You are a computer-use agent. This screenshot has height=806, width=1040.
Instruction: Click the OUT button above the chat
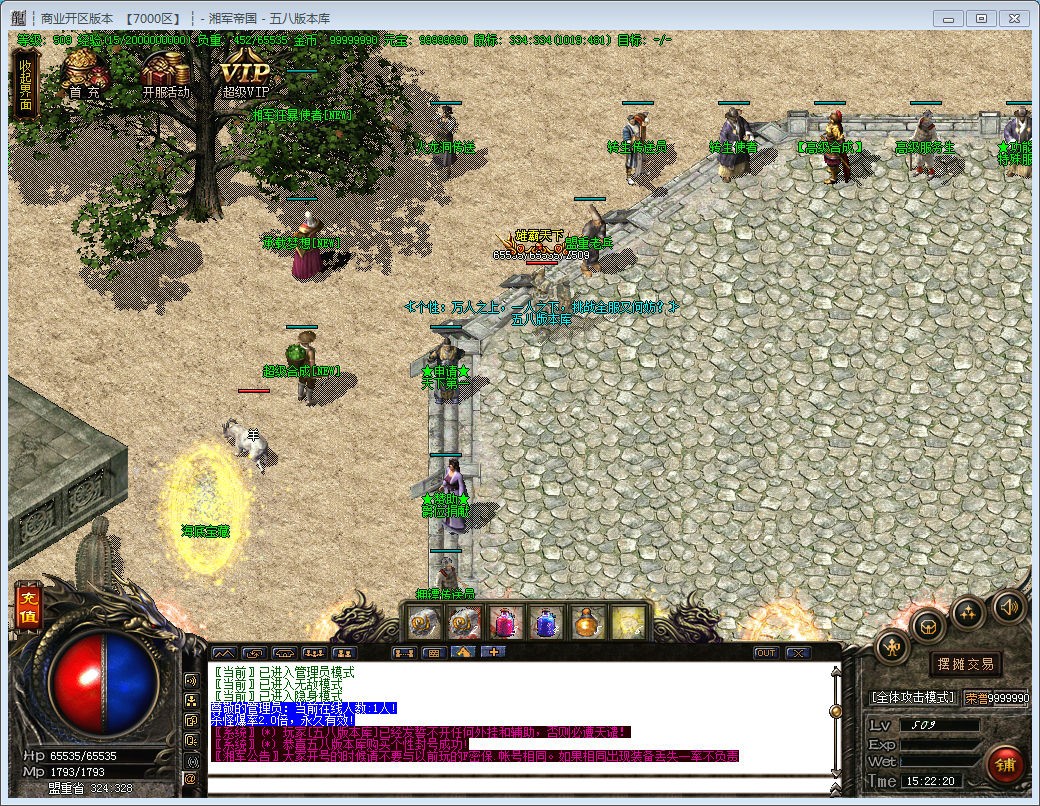[765, 653]
